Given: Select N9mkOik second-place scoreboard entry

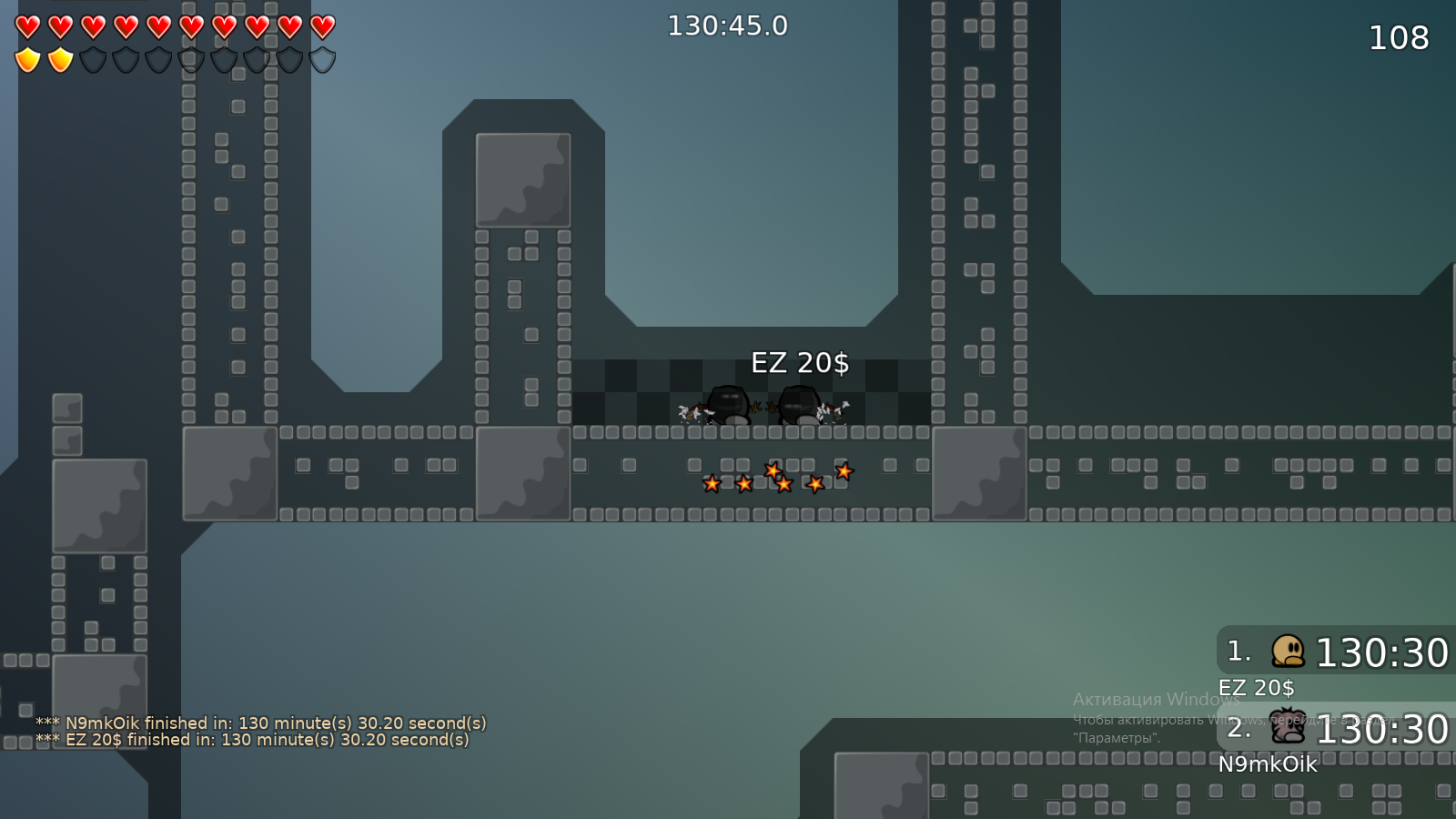Looking at the screenshot, I should click(1336, 729).
